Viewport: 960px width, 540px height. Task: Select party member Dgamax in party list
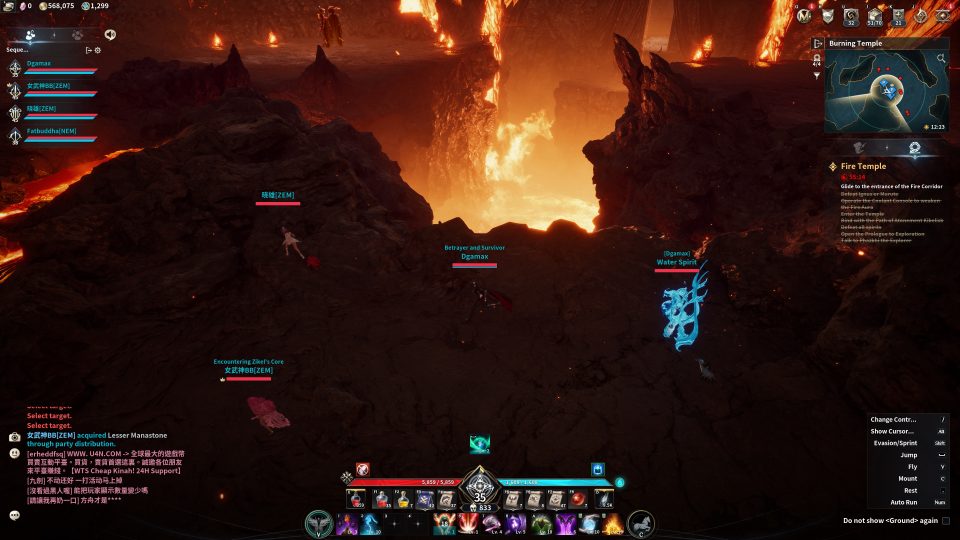point(40,64)
